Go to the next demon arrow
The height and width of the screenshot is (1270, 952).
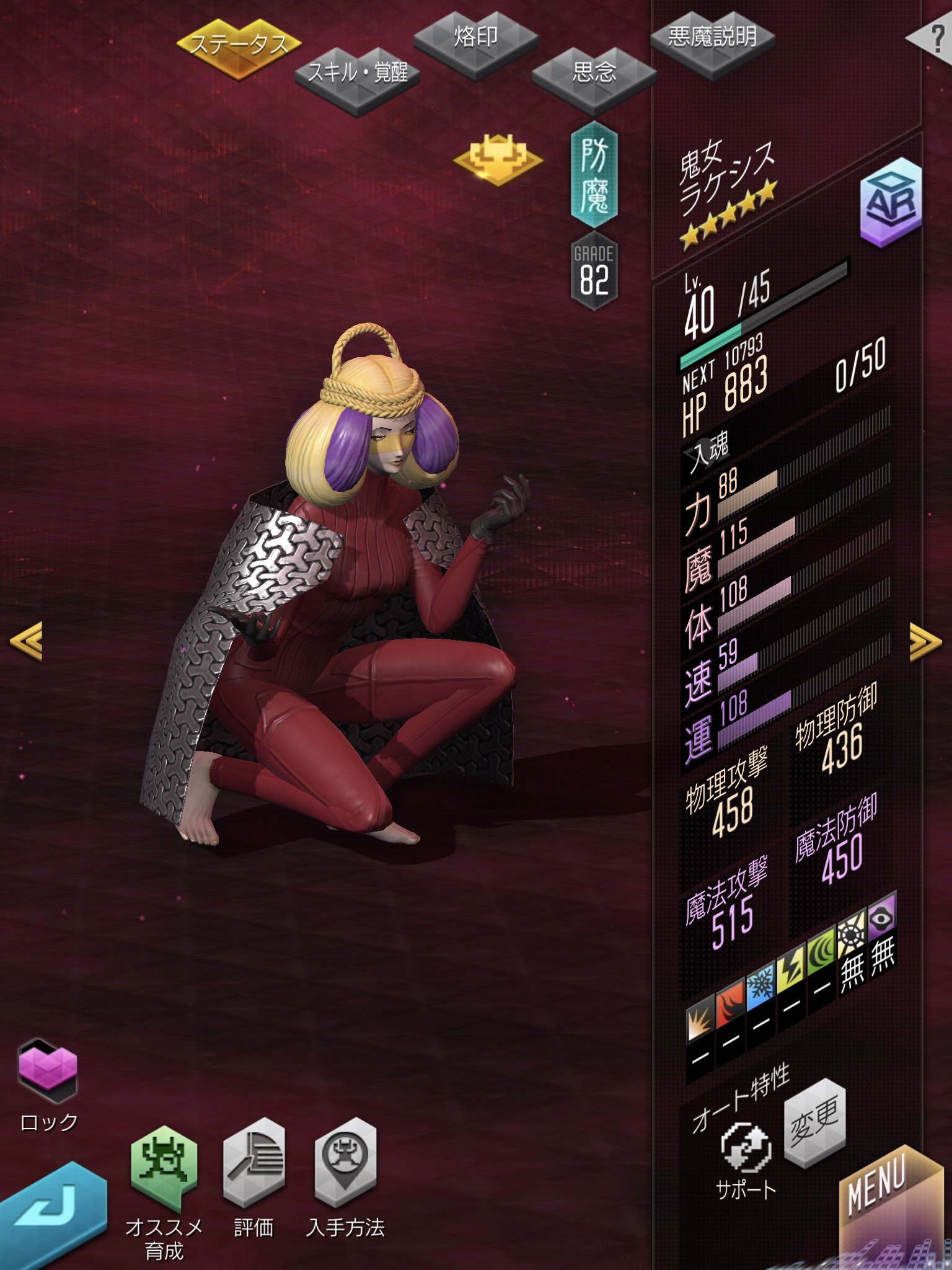tap(924, 641)
